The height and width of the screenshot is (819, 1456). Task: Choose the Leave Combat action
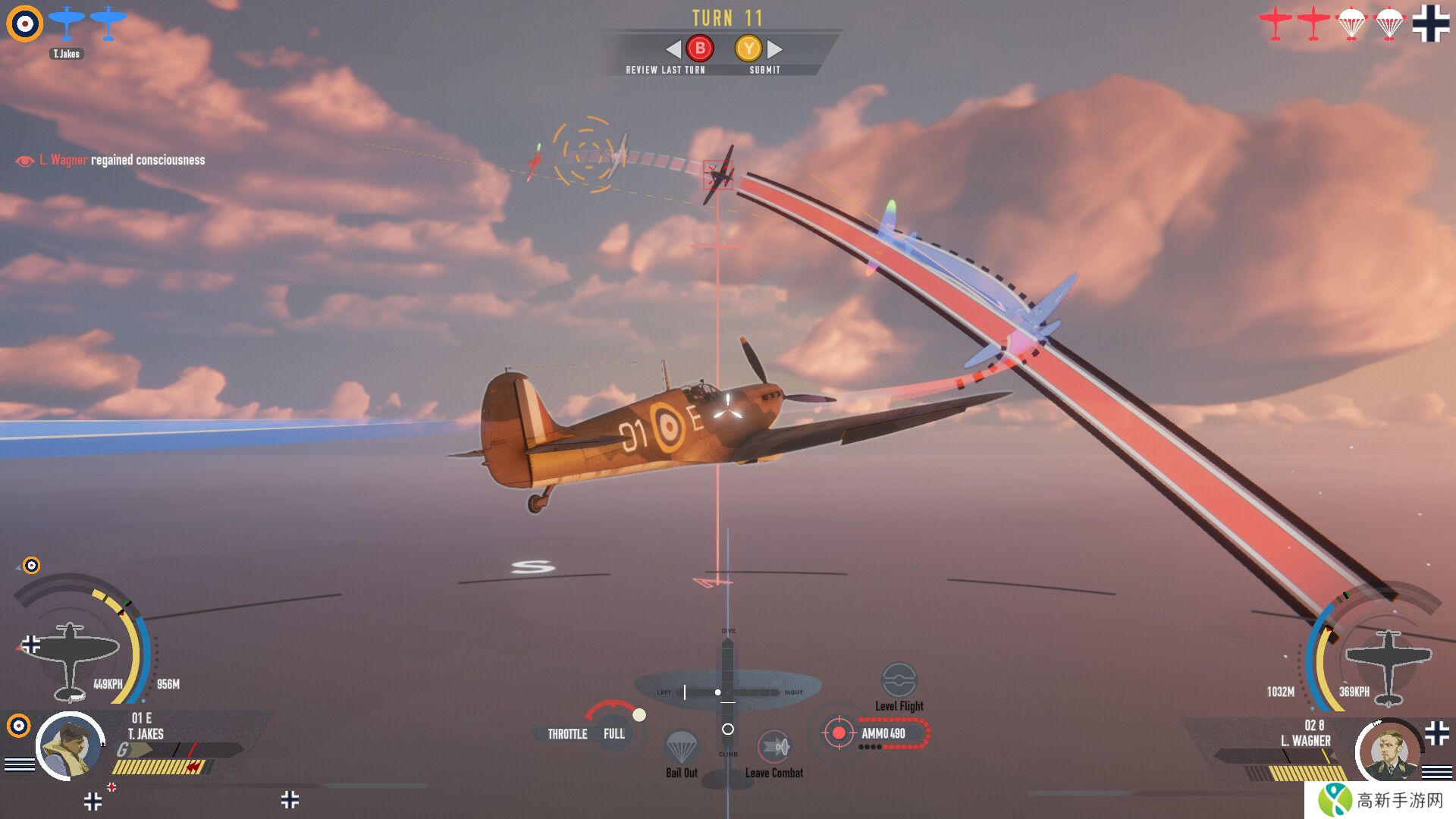tap(773, 747)
